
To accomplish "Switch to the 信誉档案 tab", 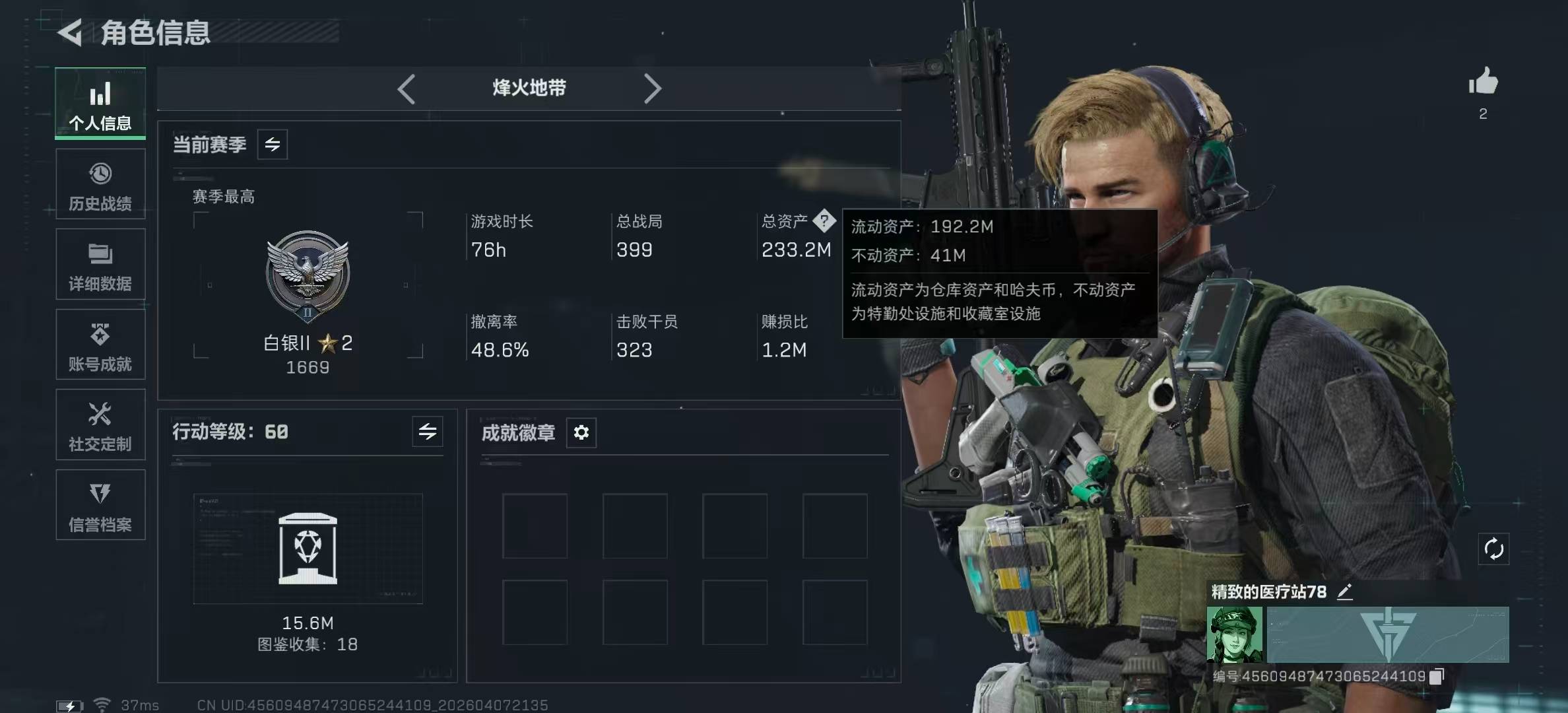I will click(x=100, y=505).
